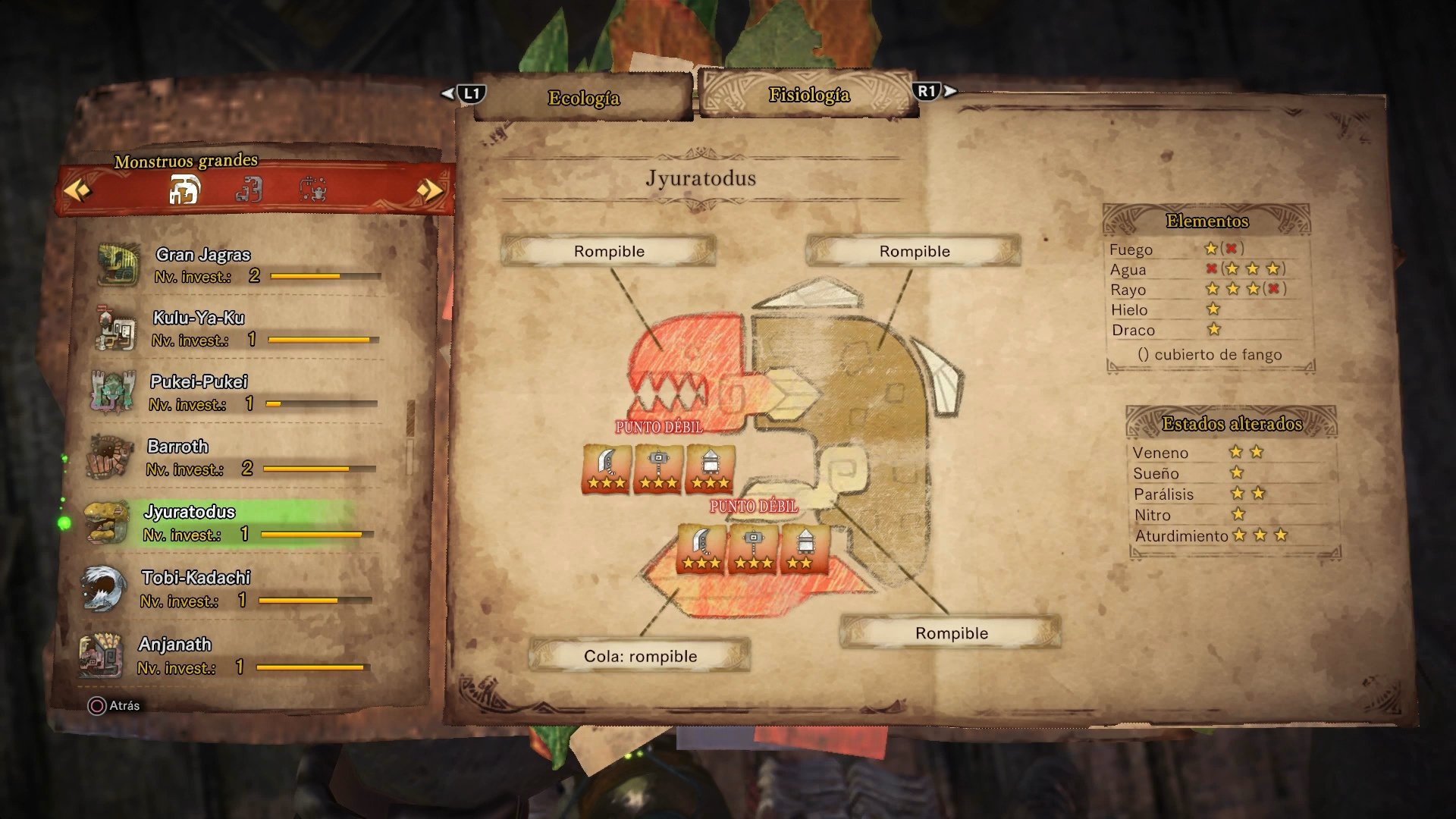Open the Fisiología tab
The width and height of the screenshot is (1456, 819).
[808, 95]
